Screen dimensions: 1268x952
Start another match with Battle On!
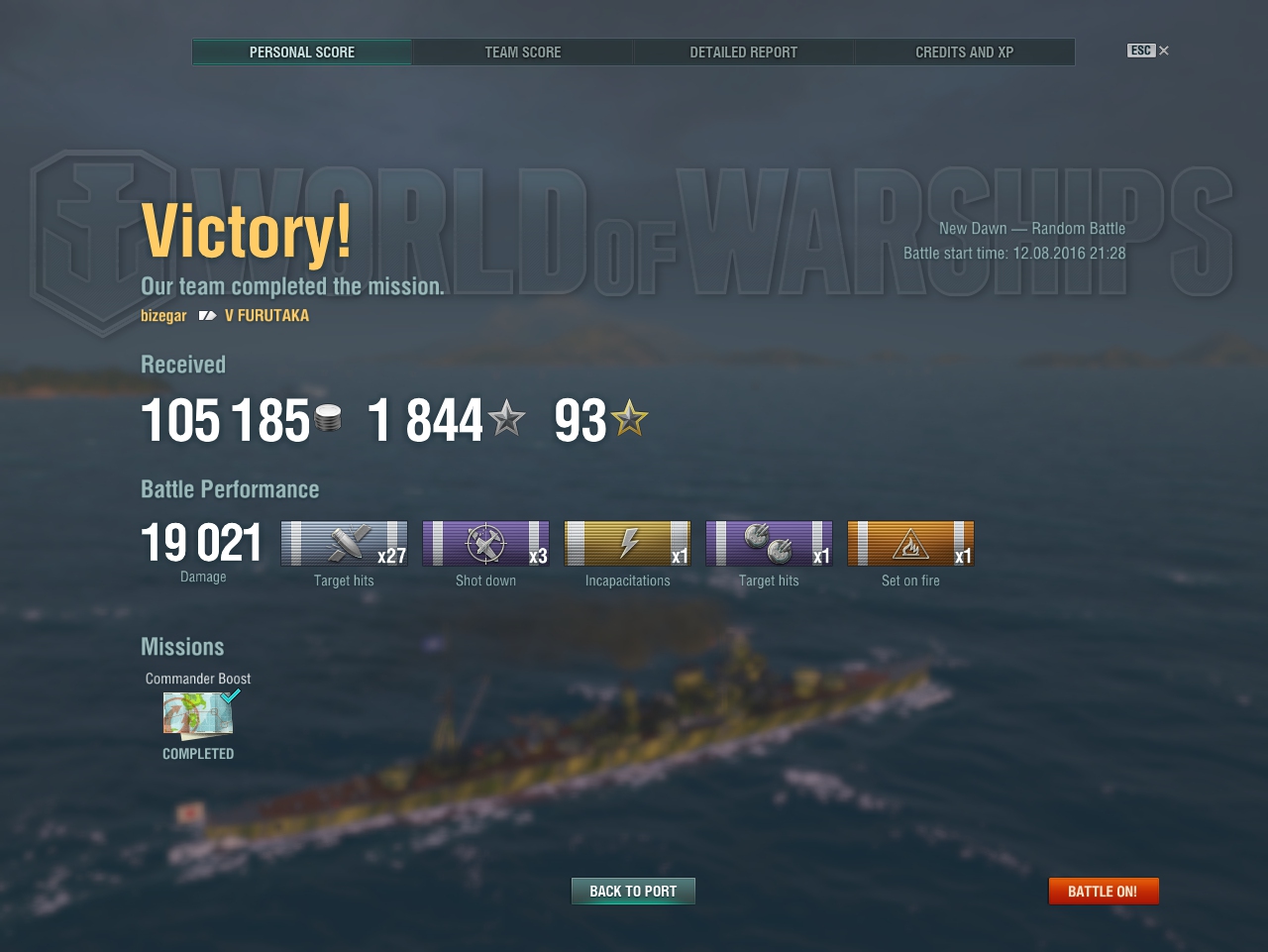[x=1103, y=892]
